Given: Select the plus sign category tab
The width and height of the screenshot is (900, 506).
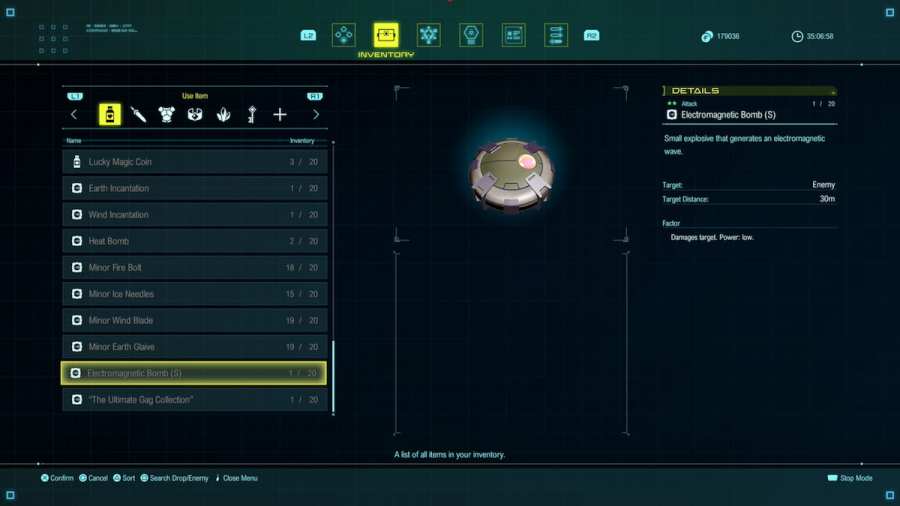Looking at the screenshot, I should click(x=280, y=115).
